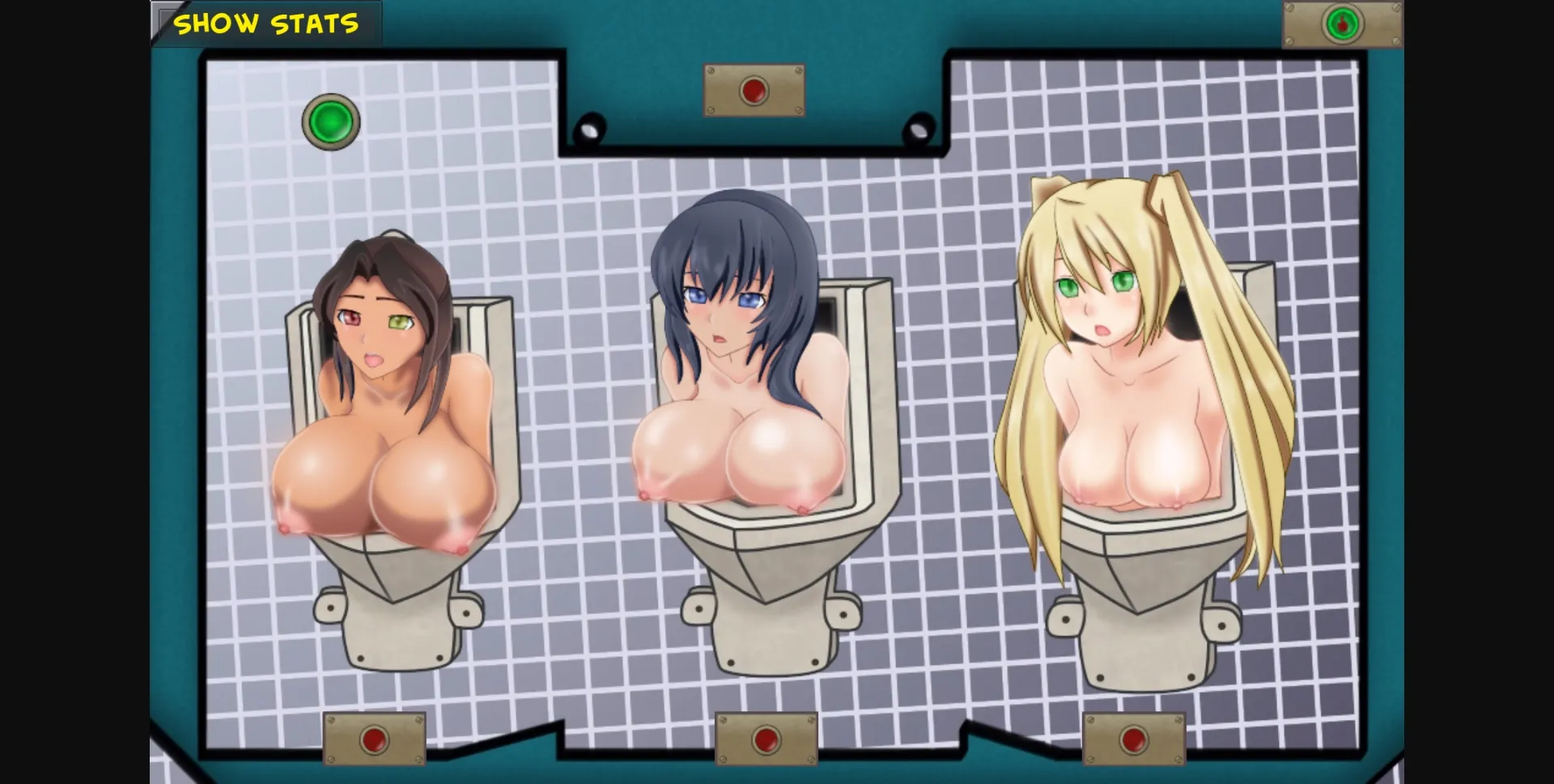Click the left black knob on the top panel
Viewport: 1554px width, 784px height.
[x=590, y=127]
